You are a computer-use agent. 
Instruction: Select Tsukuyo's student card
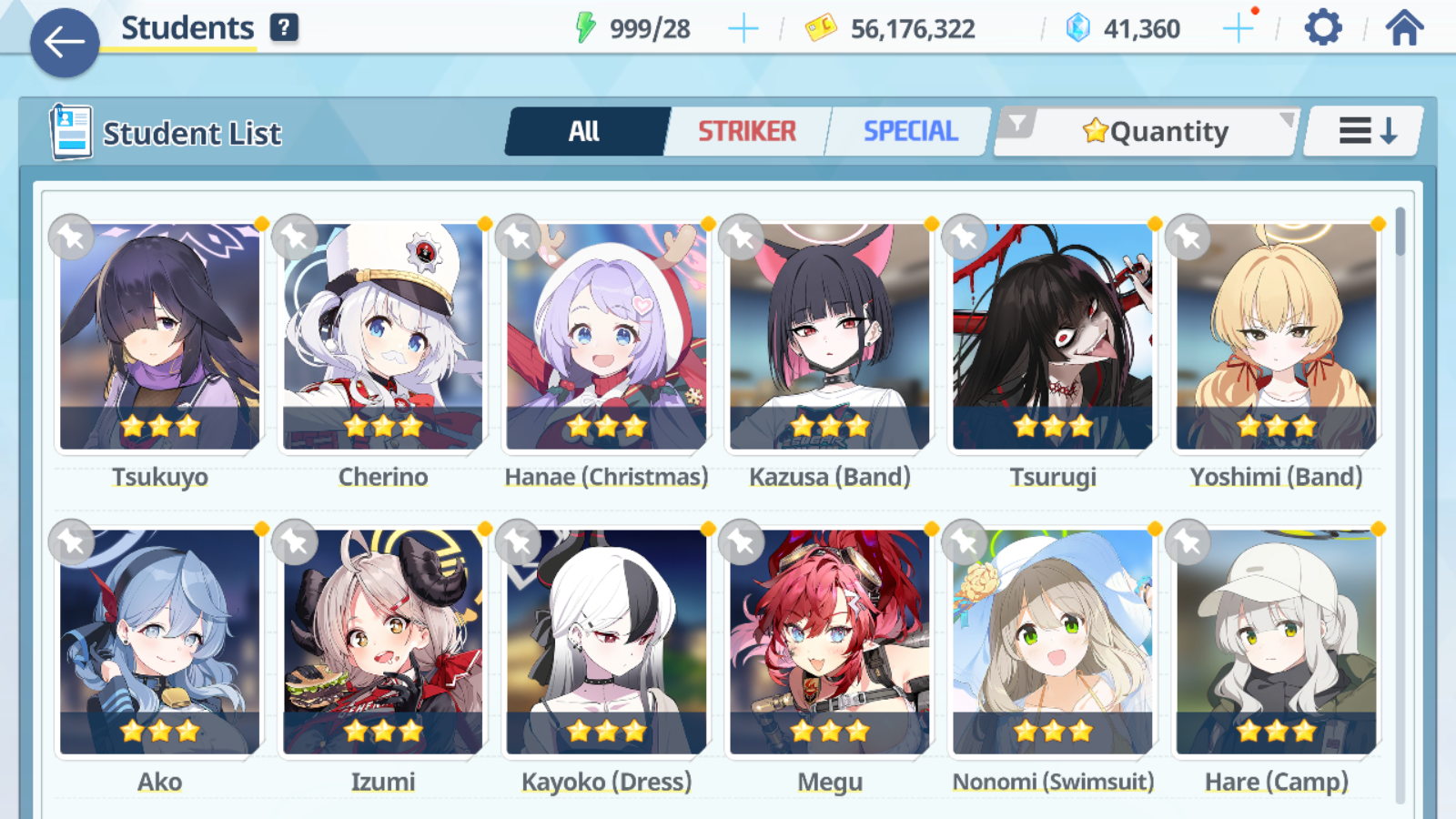(160, 337)
